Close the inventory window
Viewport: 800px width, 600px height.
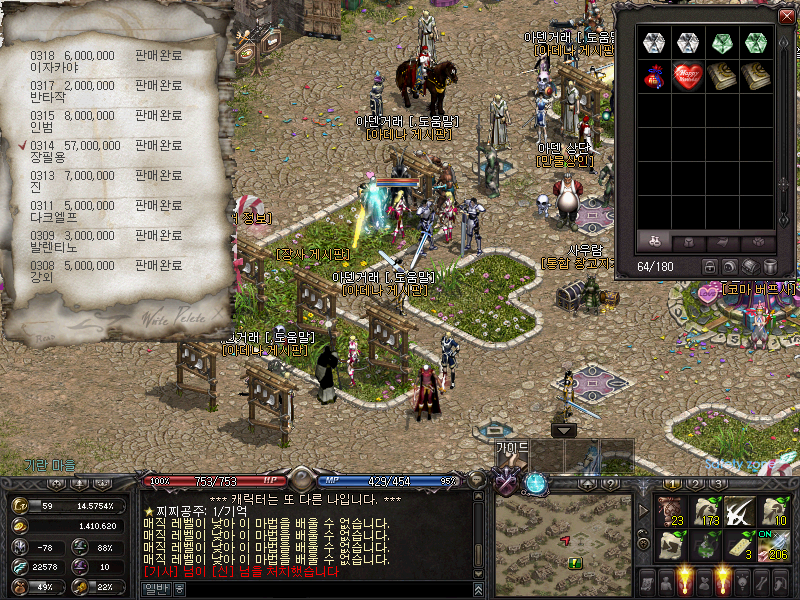[786, 16]
